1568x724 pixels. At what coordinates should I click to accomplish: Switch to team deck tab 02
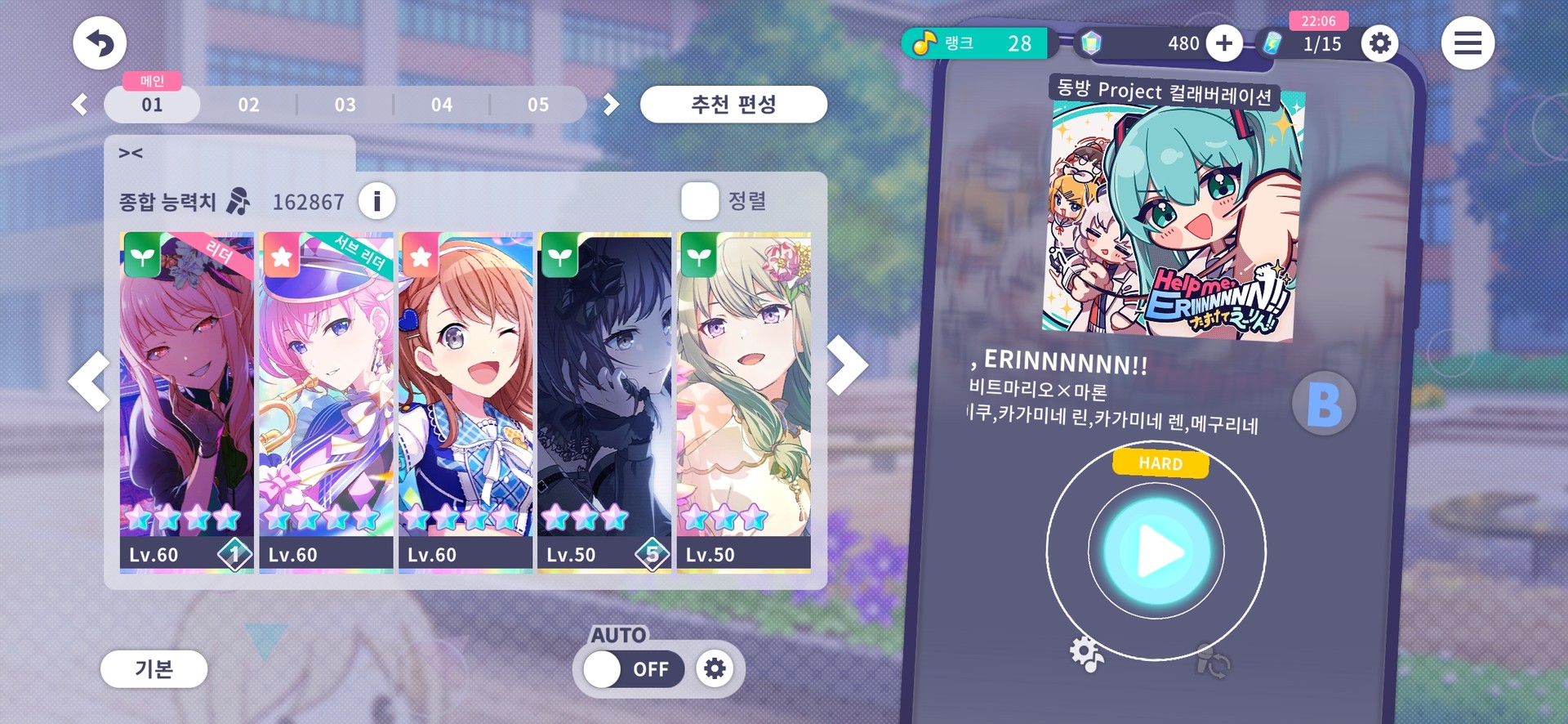(x=248, y=105)
